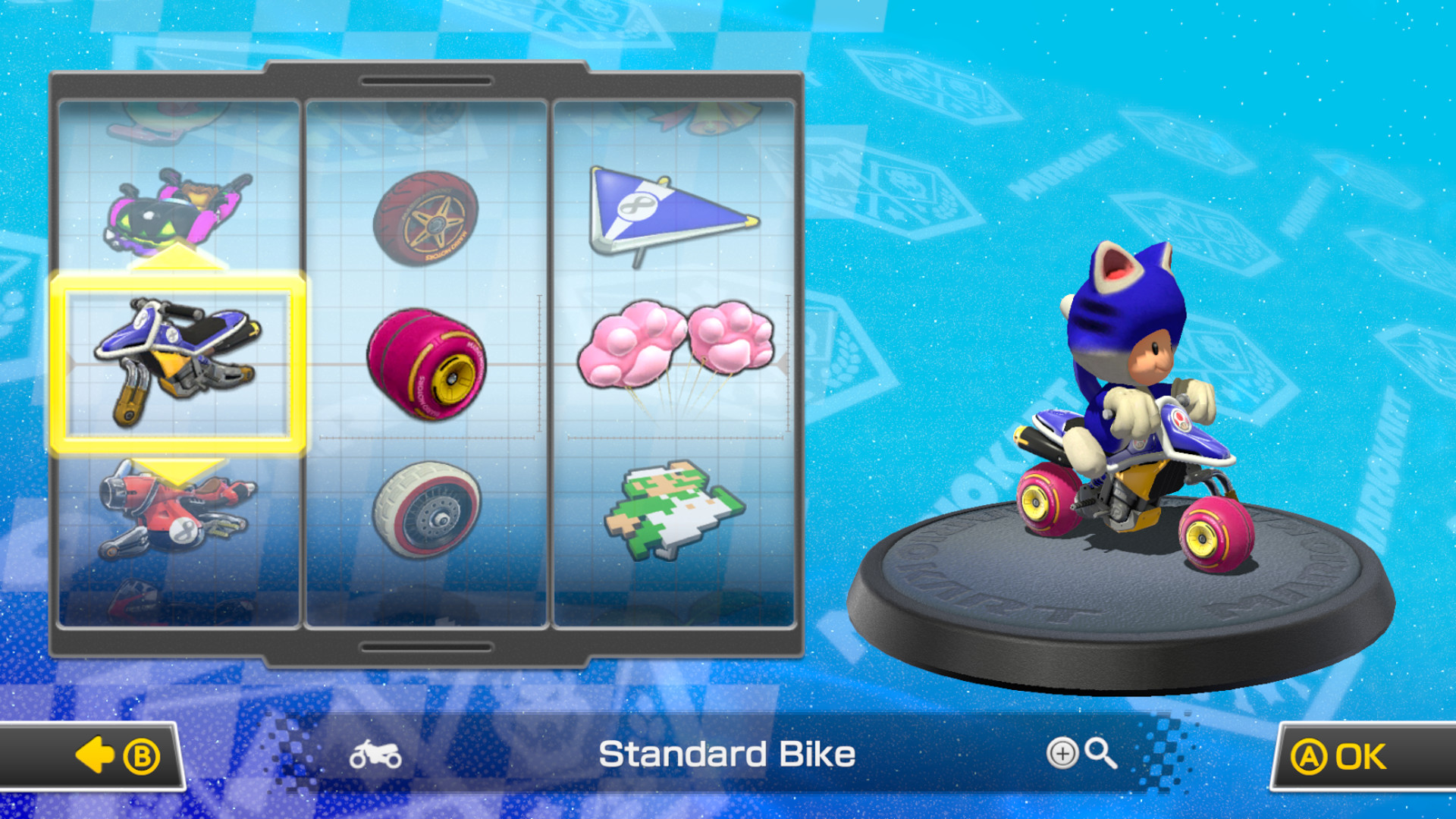Click the motorcycle icon in the bottom bar

[x=375, y=755]
